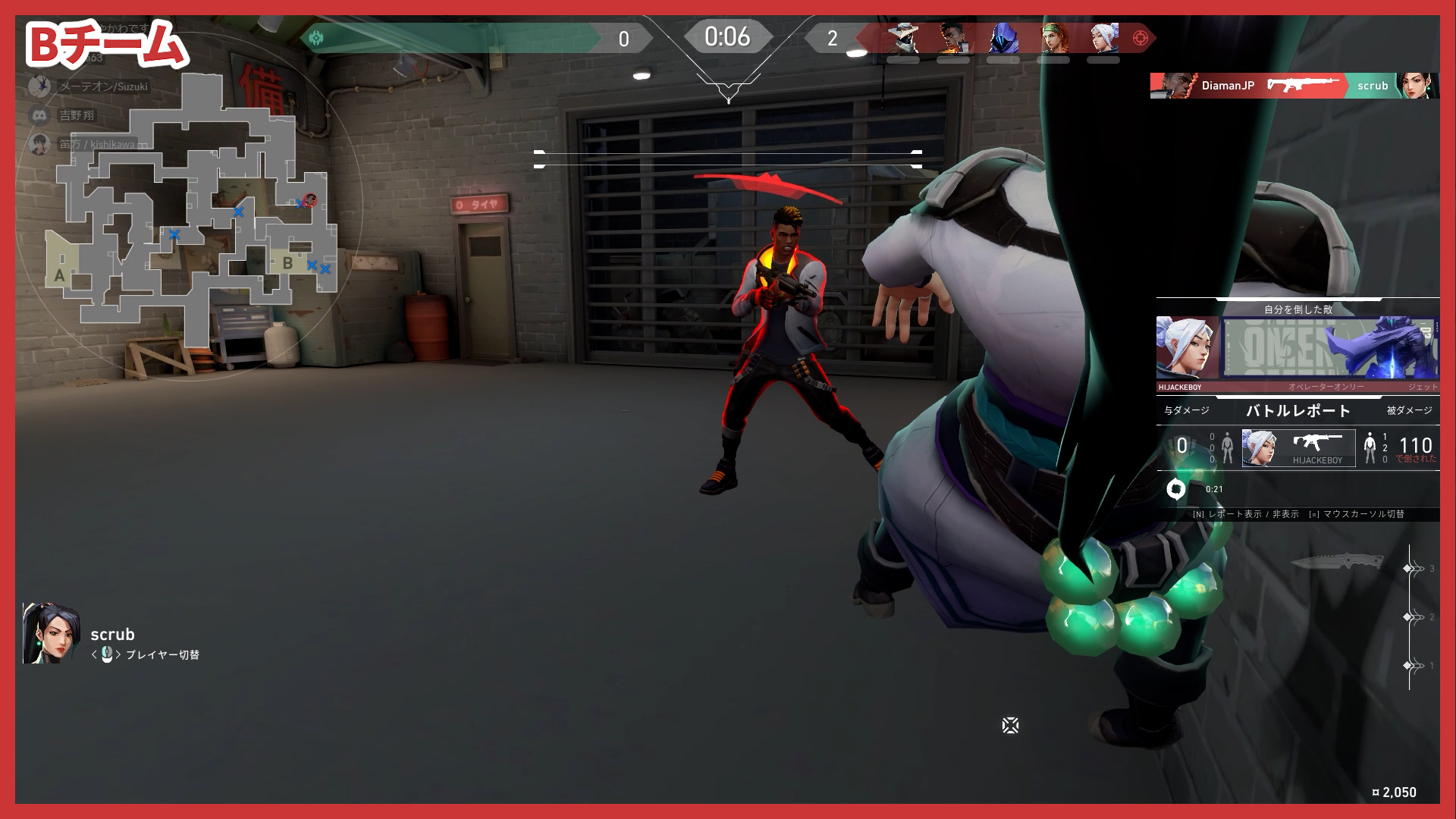The width and height of the screenshot is (1456, 819).
Task: Click the red spike icon beside enemy portraits
Action: [1140, 38]
